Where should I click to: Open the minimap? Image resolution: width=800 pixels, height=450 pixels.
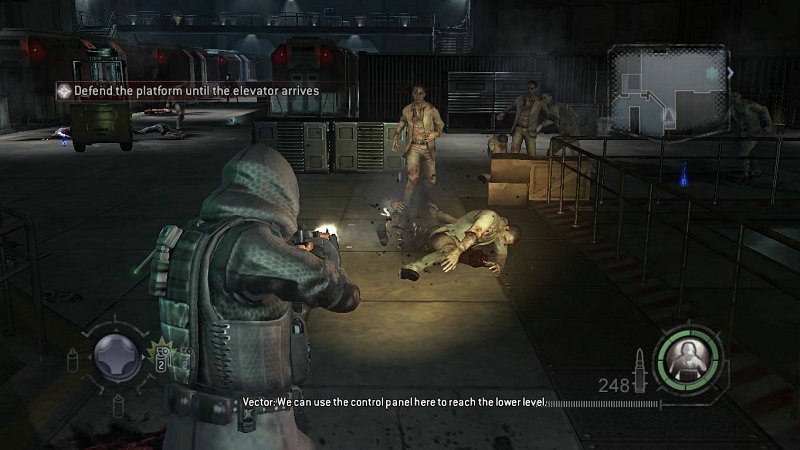(x=670, y=92)
